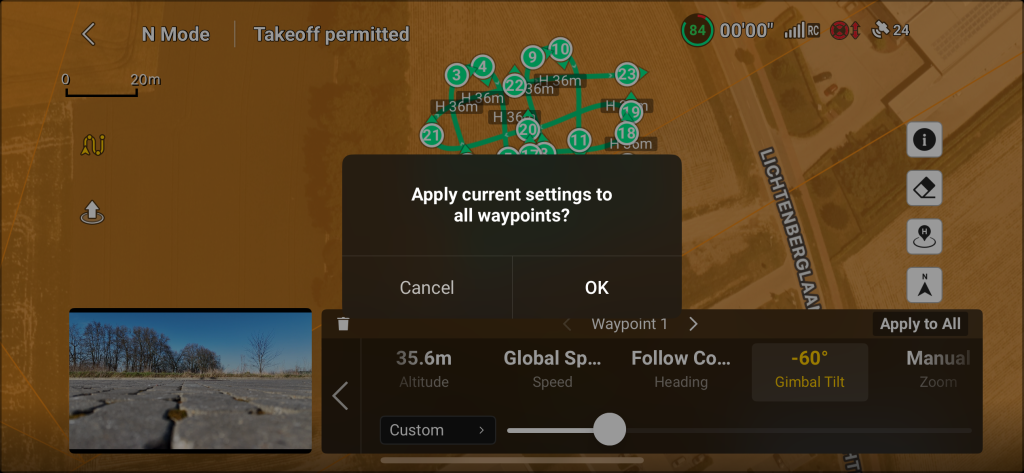Go to the previous waypoint arrow

567,324
